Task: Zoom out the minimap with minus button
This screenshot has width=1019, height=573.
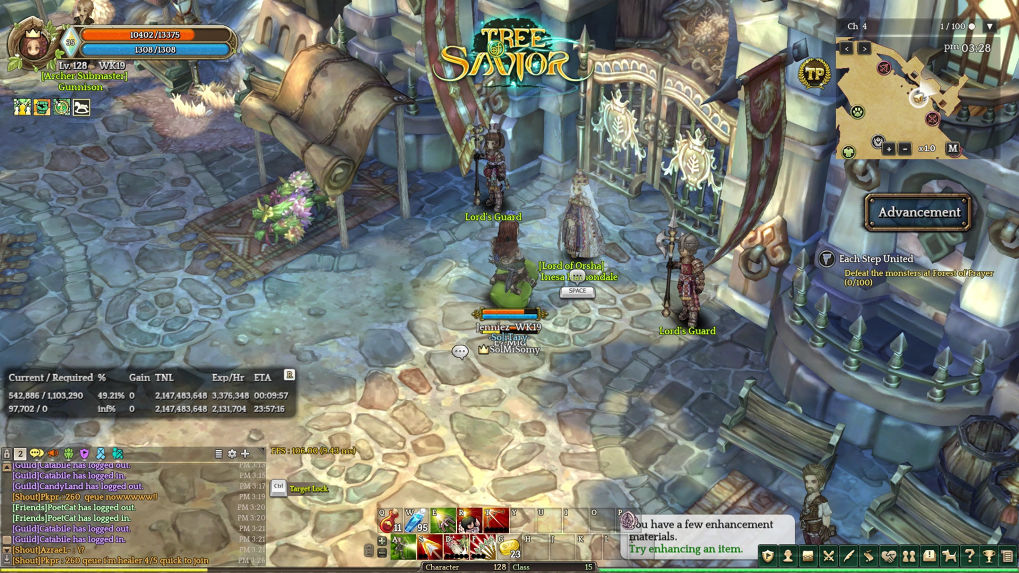Action: [x=905, y=149]
